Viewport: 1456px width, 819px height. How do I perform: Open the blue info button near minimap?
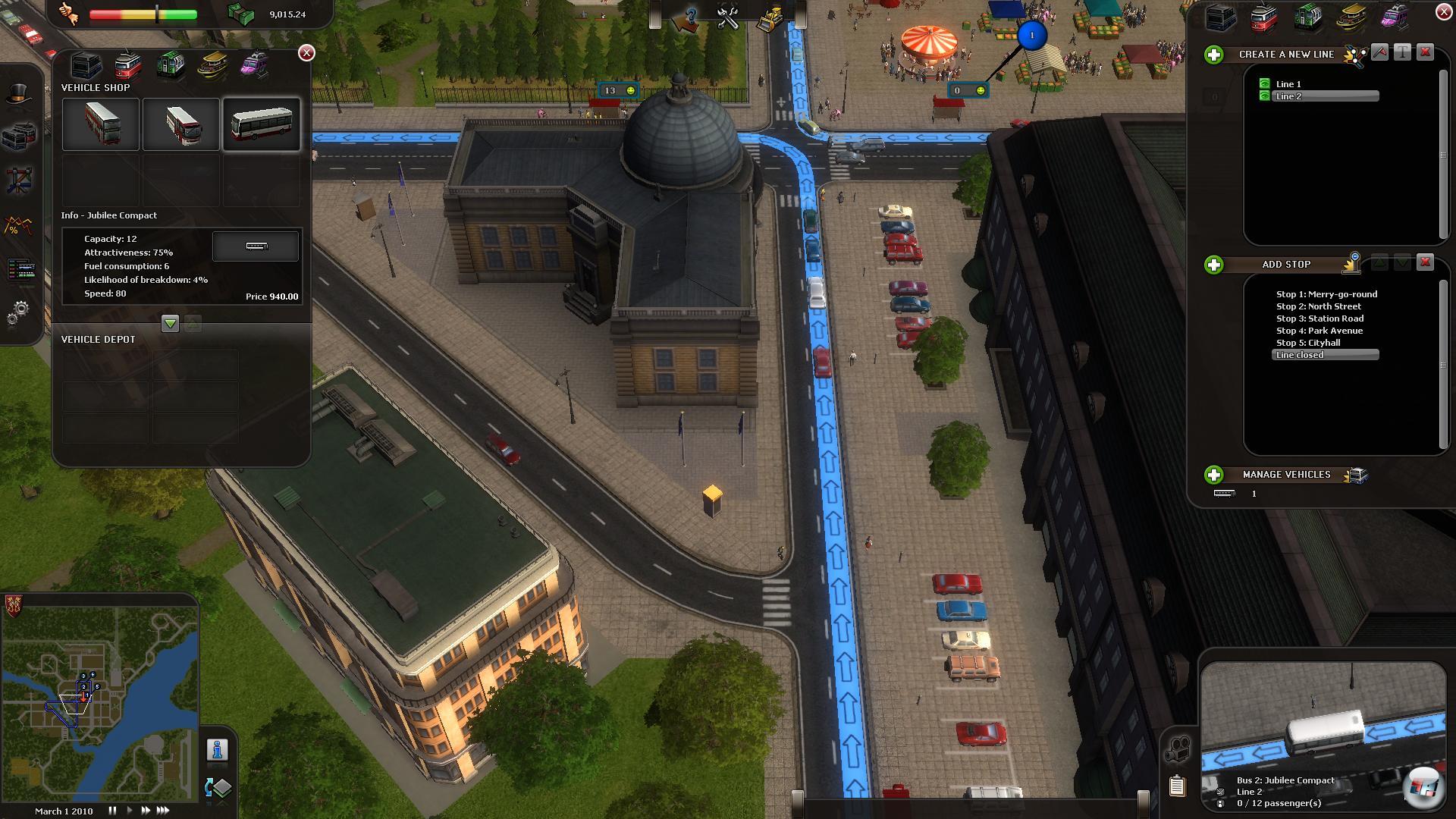click(217, 750)
